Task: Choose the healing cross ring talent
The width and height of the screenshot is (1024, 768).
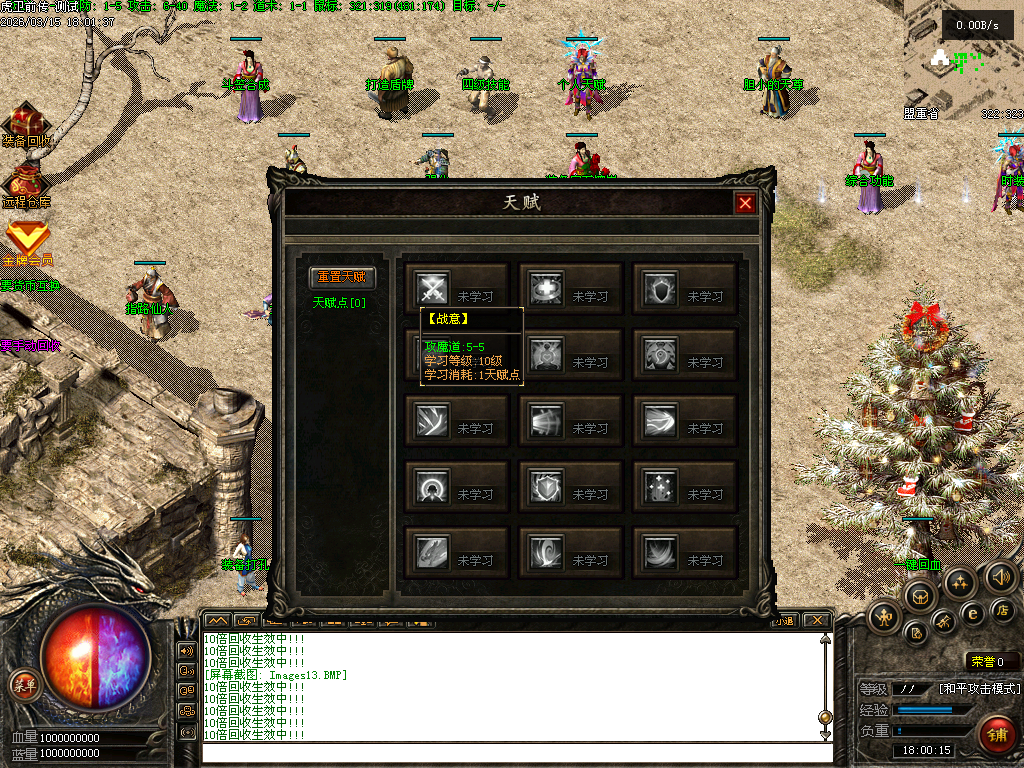Action: (547, 289)
